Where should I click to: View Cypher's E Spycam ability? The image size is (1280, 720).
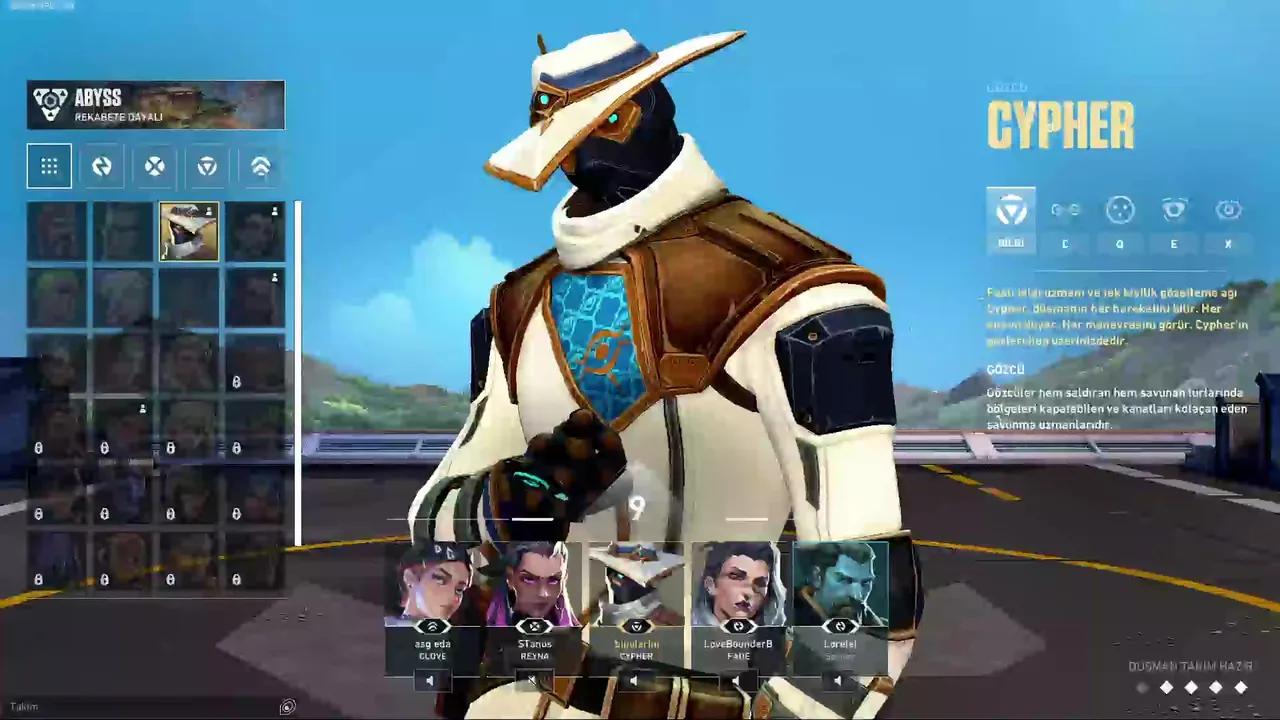coord(1174,210)
